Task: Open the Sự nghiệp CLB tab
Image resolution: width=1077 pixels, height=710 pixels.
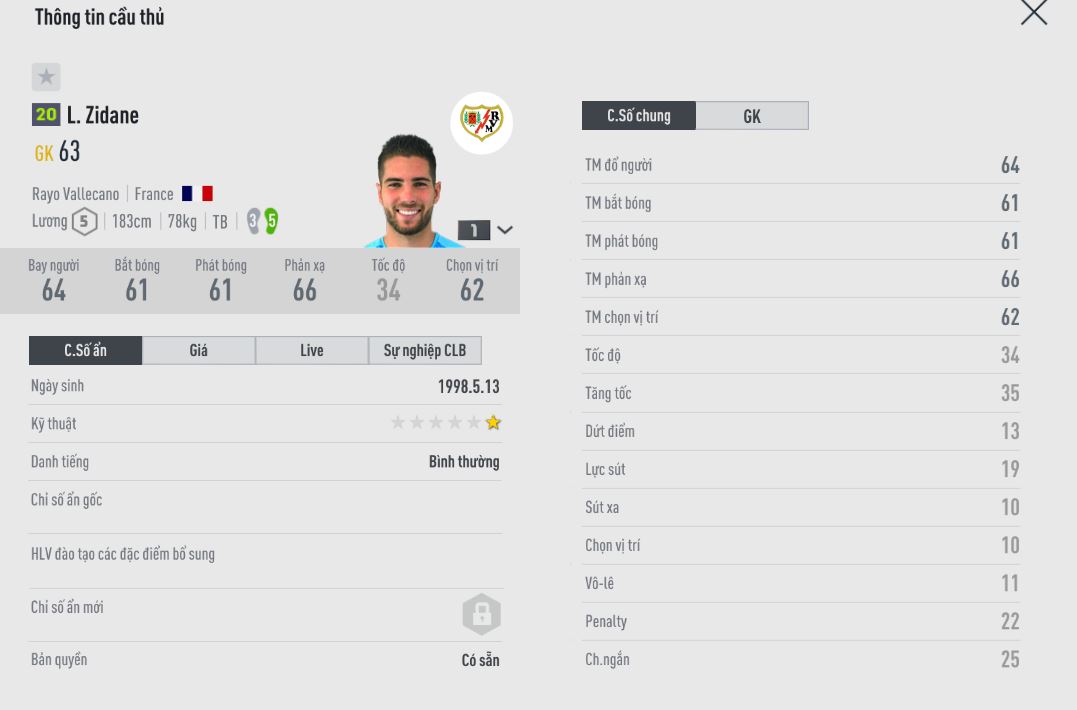Action: (425, 350)
